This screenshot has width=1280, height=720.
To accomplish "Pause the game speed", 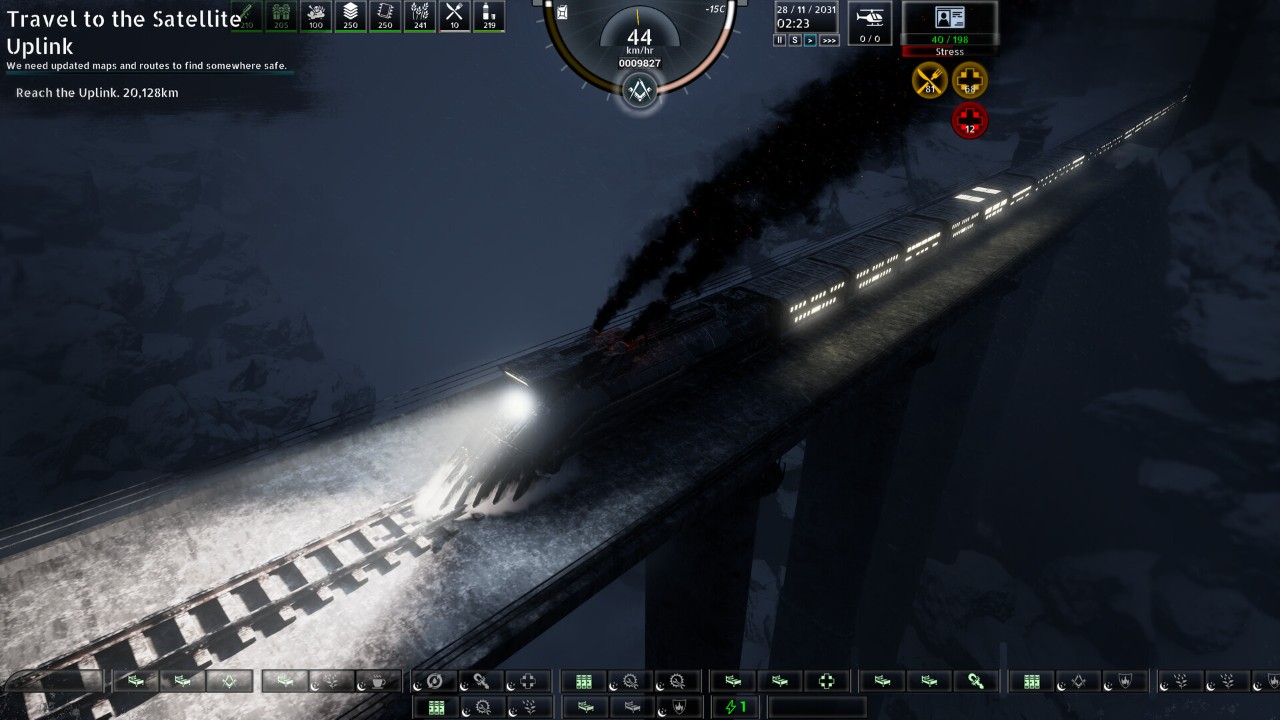I will click(780, 40).
